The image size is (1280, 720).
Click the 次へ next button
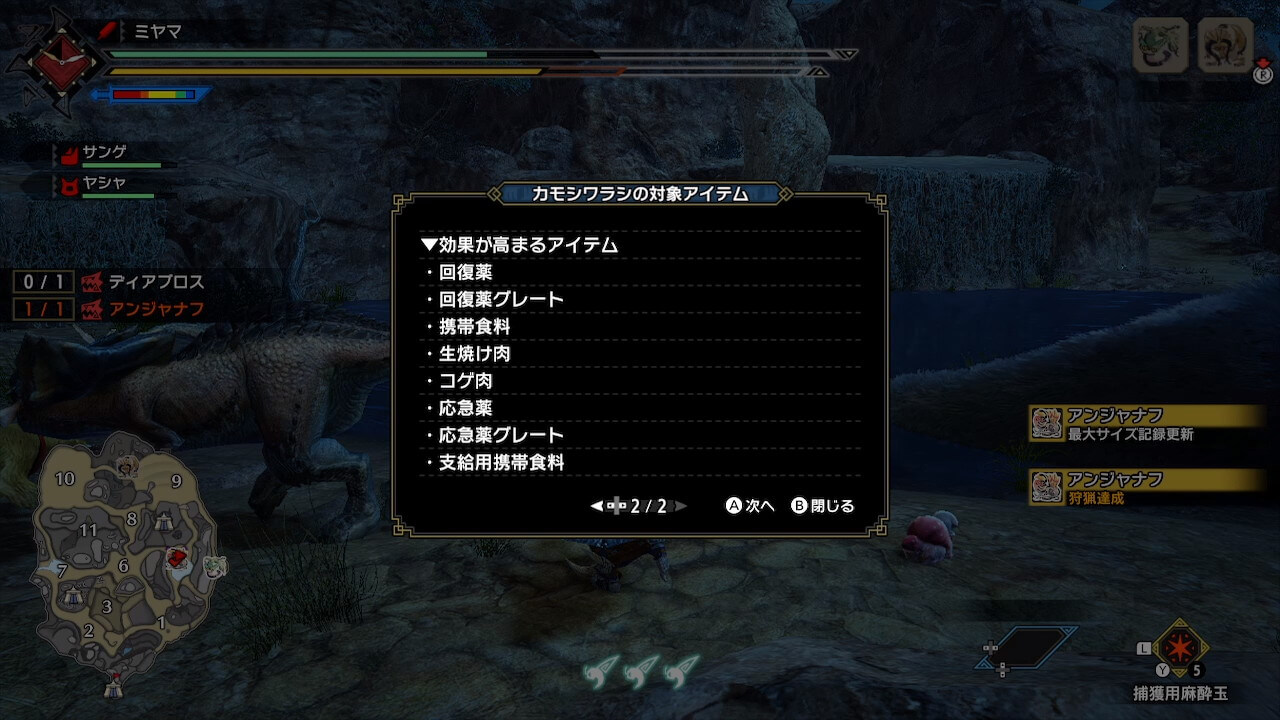click(x=750, y=506)
